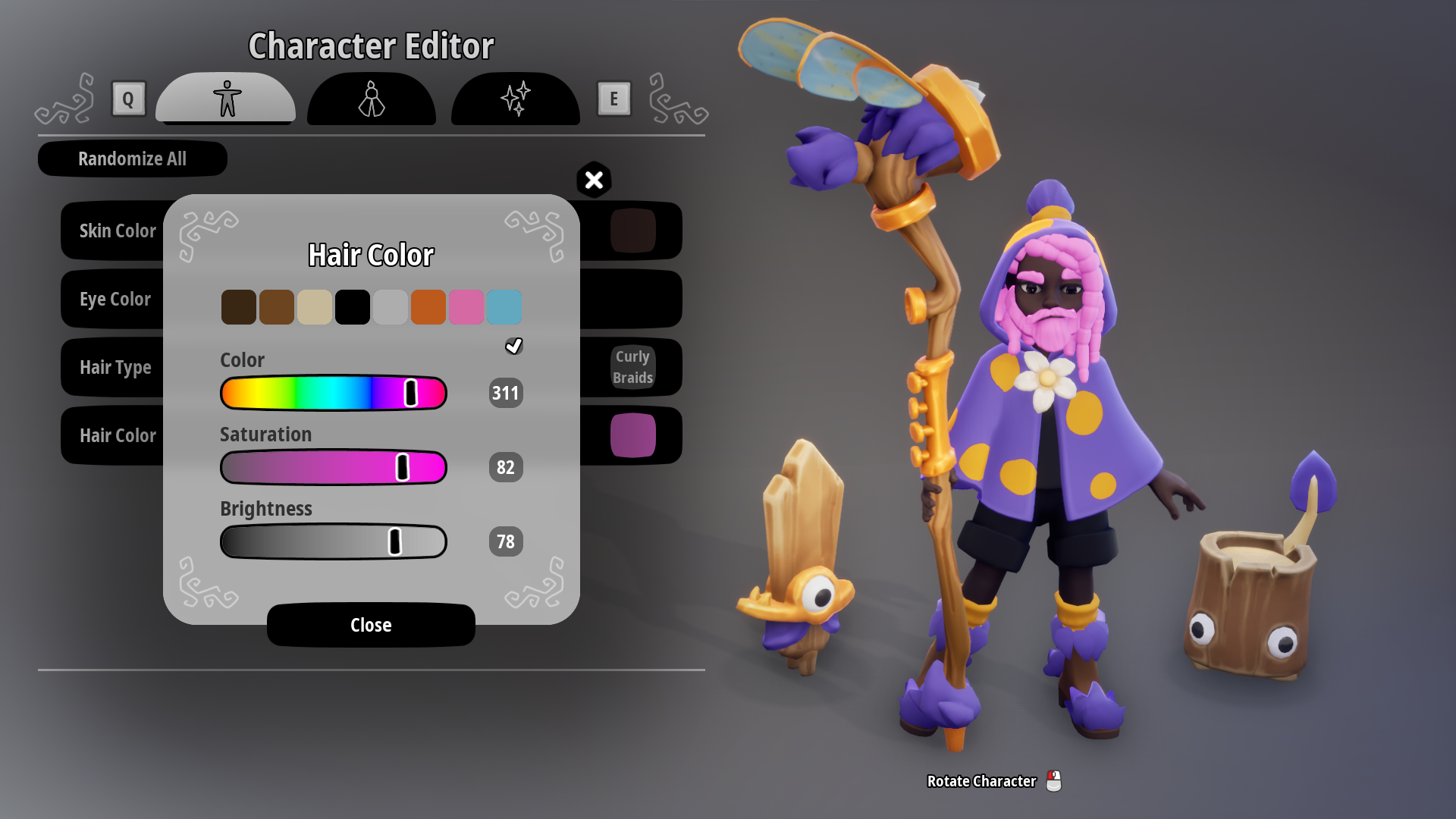Select the pink hair preset swatch
The height and width of the screenshot is (819, 1456).
point(466,306)
